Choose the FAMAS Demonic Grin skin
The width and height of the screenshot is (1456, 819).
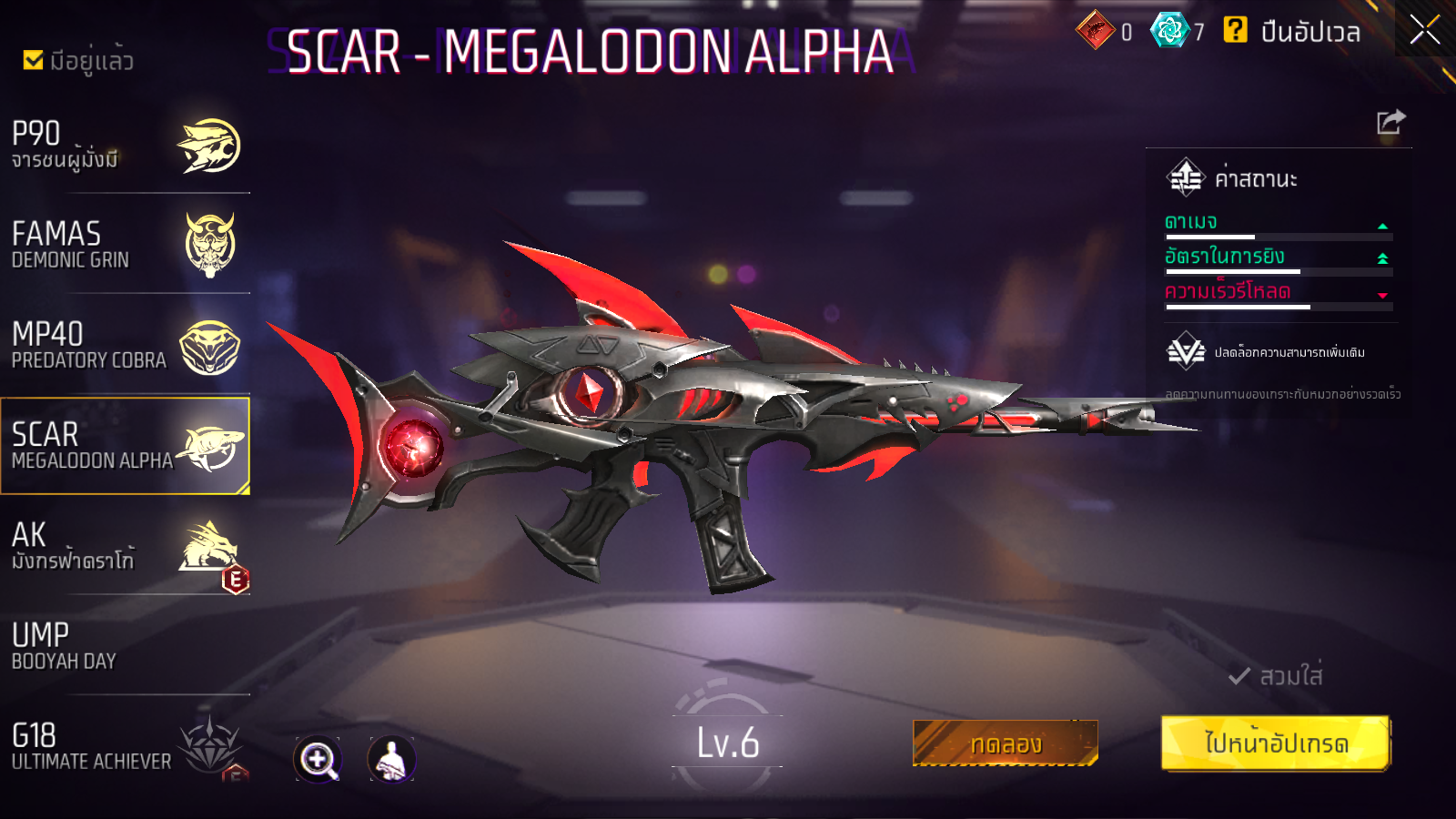point(126,246)
